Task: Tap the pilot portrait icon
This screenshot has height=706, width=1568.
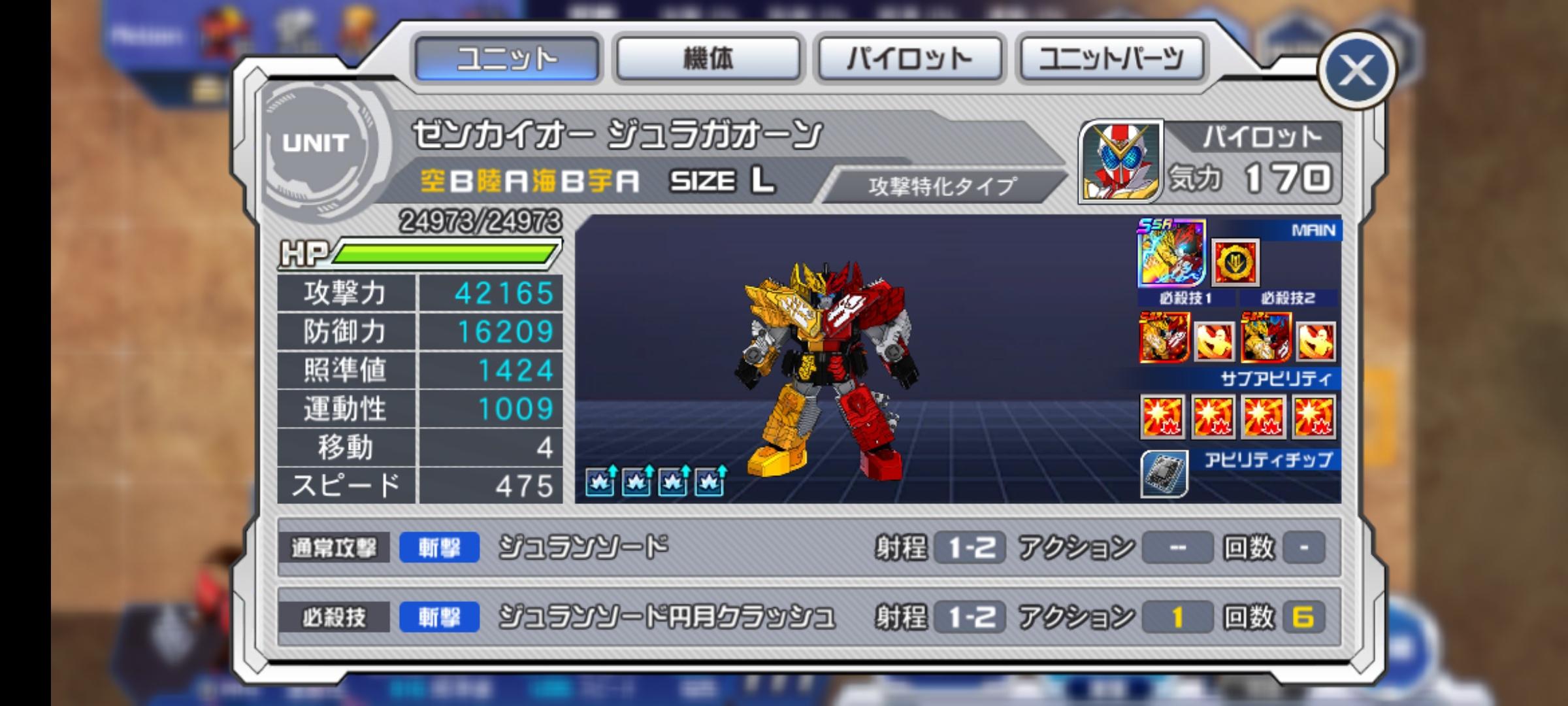Action: point(1121,161)
